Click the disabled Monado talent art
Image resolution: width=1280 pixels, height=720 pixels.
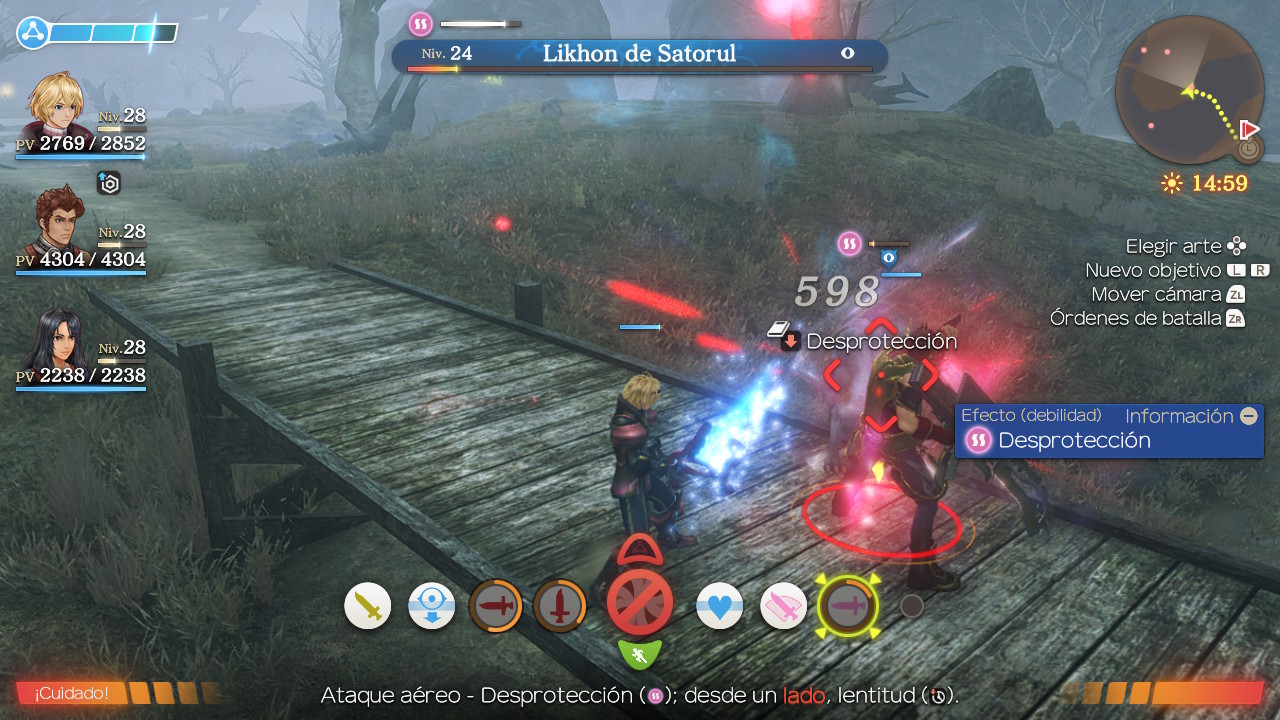[640, 603]
